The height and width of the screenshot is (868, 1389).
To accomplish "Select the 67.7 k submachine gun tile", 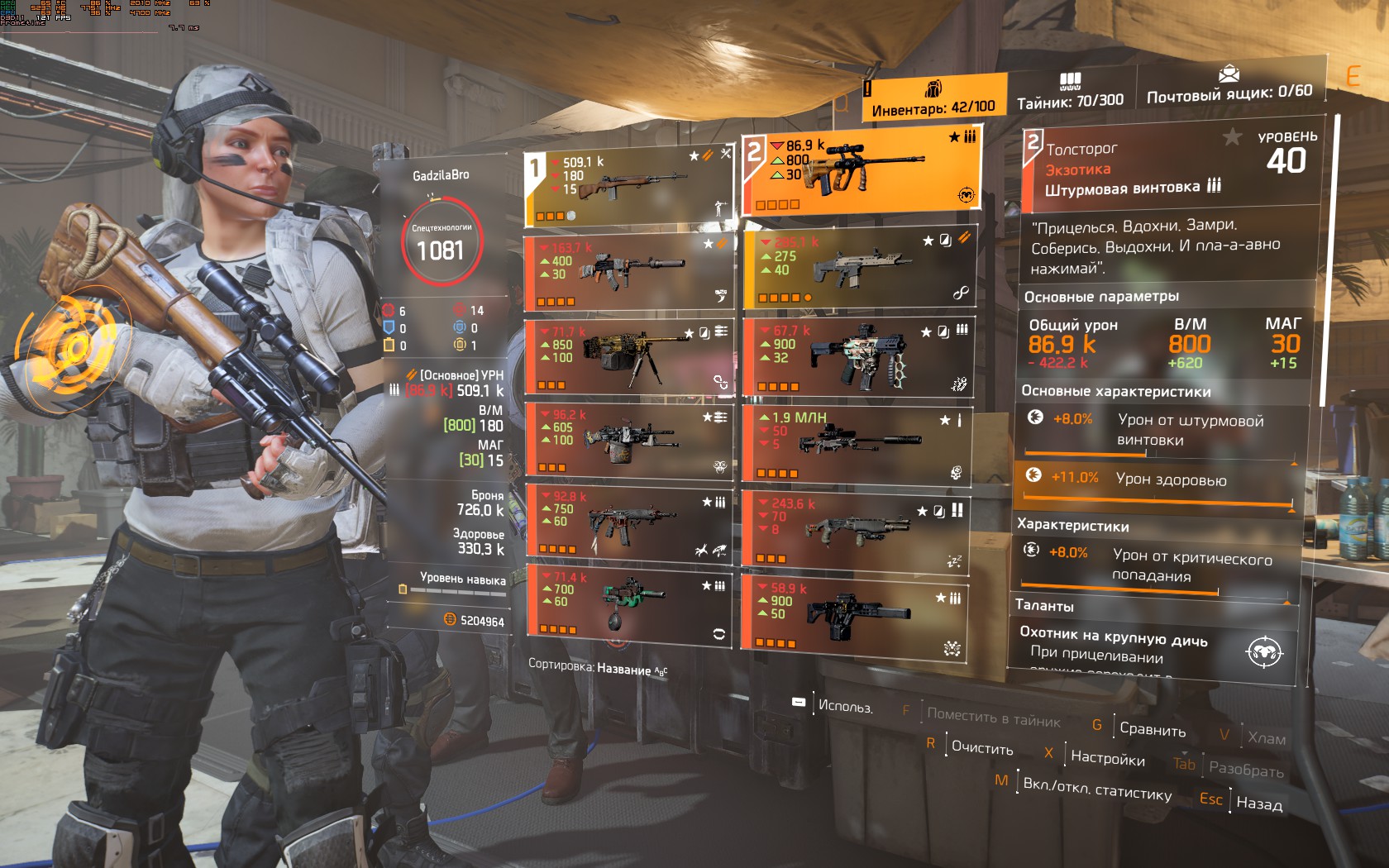I will tap(860, 356).
